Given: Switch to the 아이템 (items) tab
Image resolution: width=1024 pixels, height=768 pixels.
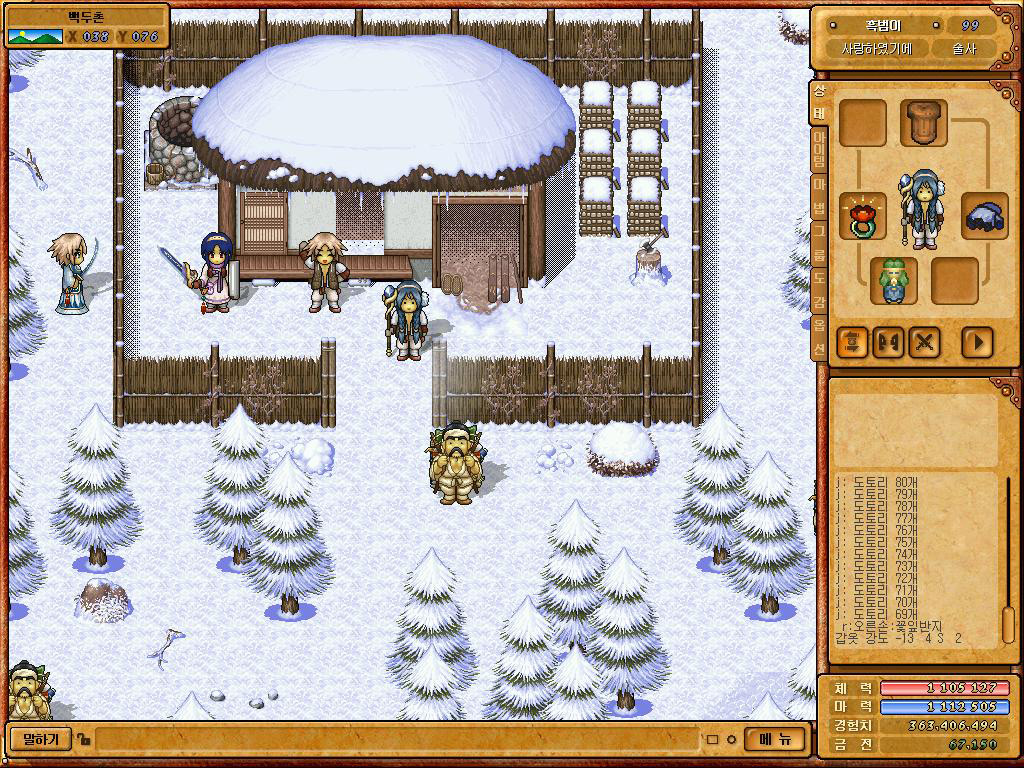Looking at the screenshot, I should pos(818,148).
